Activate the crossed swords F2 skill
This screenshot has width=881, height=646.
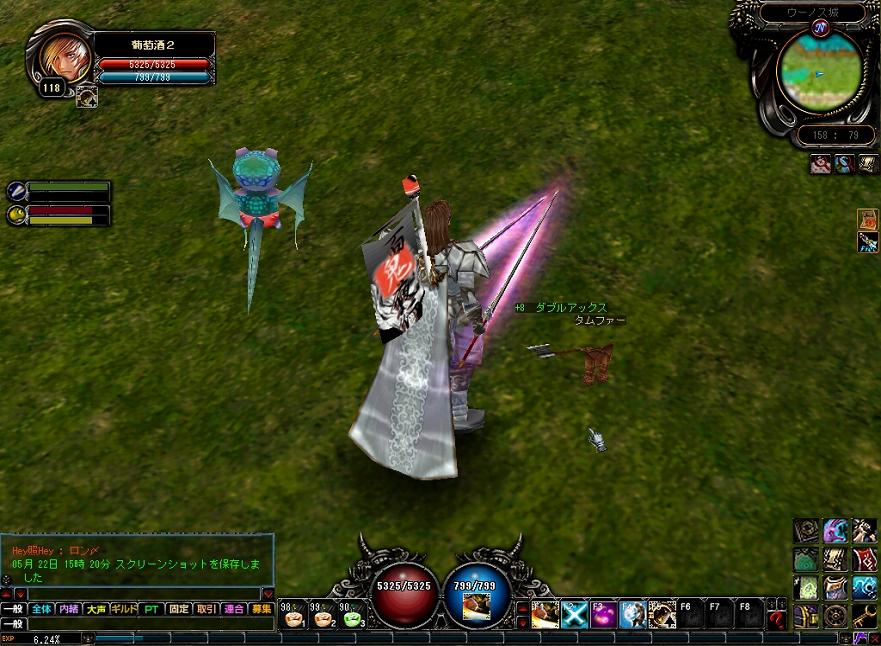[x=575, y=614]
